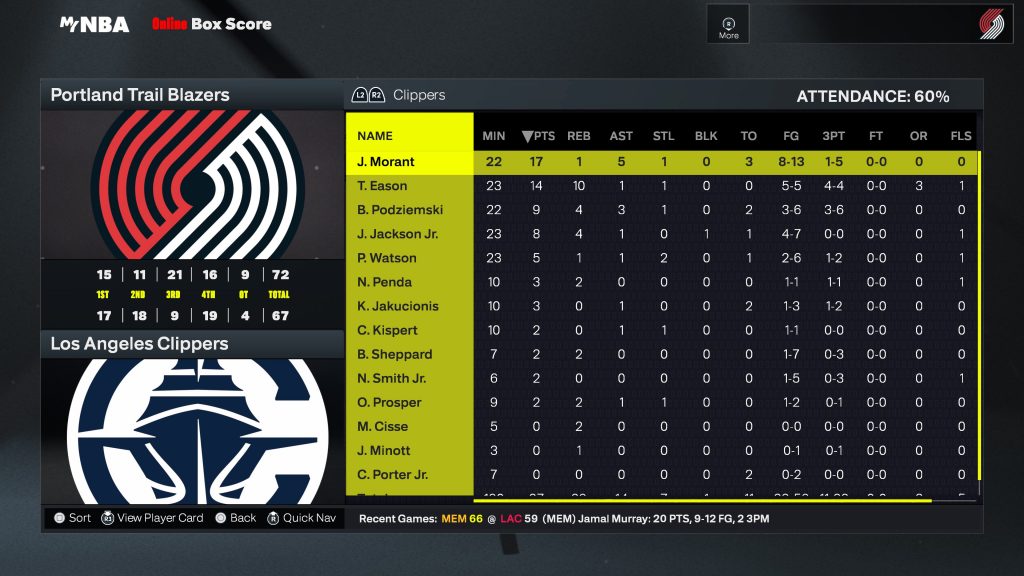Pick P. Watson from the box score
Screen dimensions: 1024x576
click(x=387, y=258)
